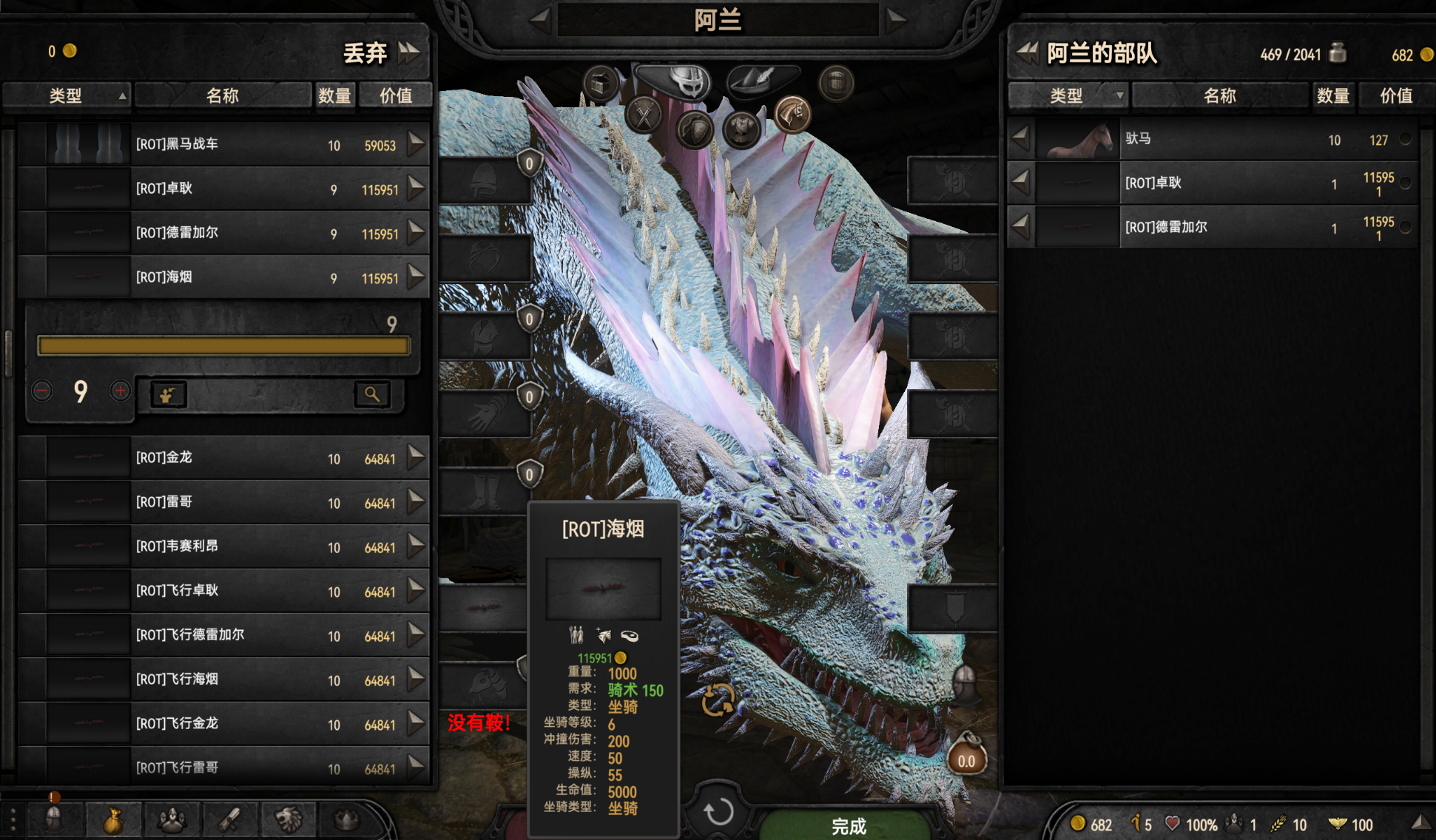Screen dimensions: 1436x840
Task: Switch to next character after 阿兰
Action: coord(896,19)
